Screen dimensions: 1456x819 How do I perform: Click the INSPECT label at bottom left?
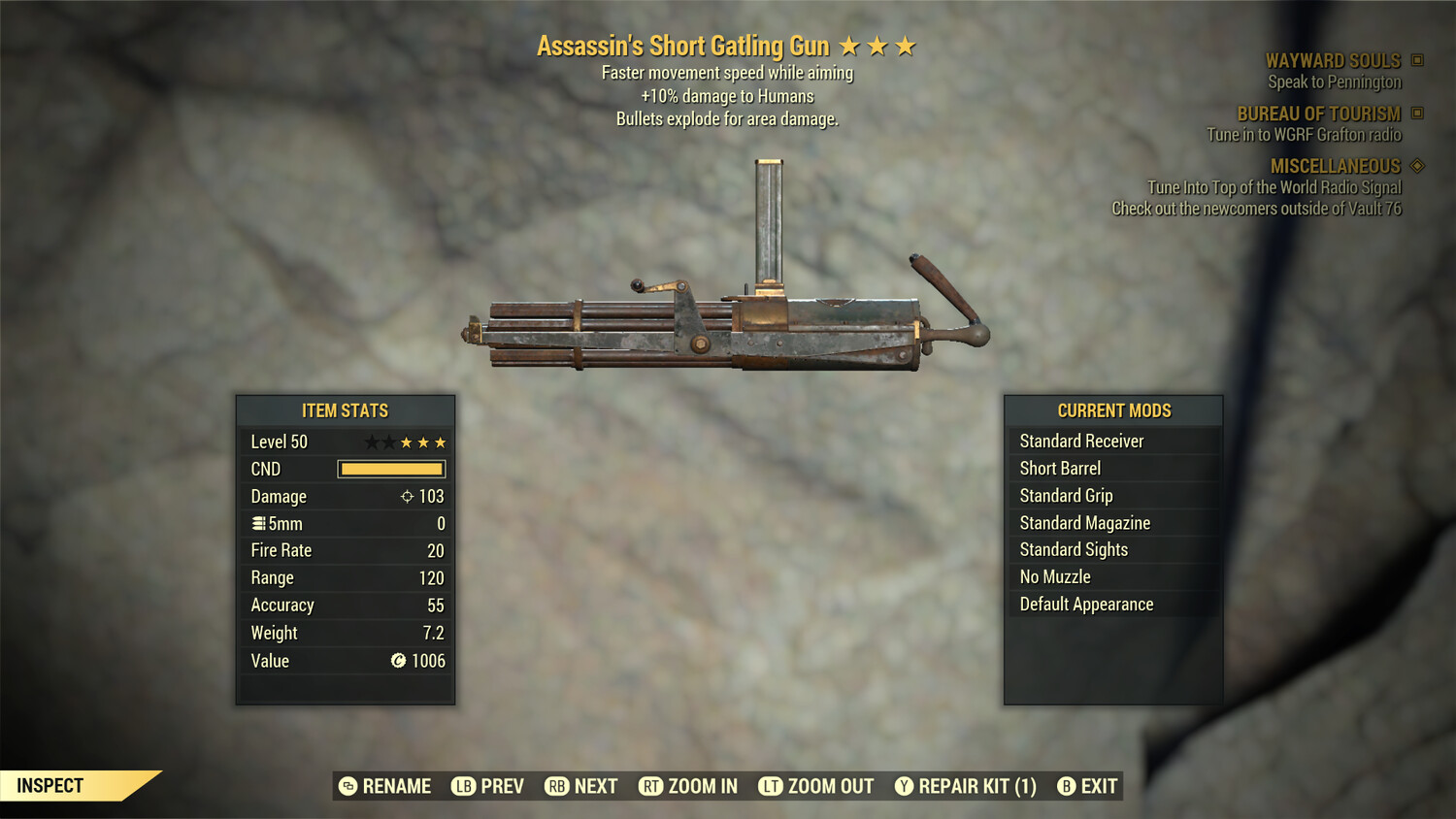50,785
